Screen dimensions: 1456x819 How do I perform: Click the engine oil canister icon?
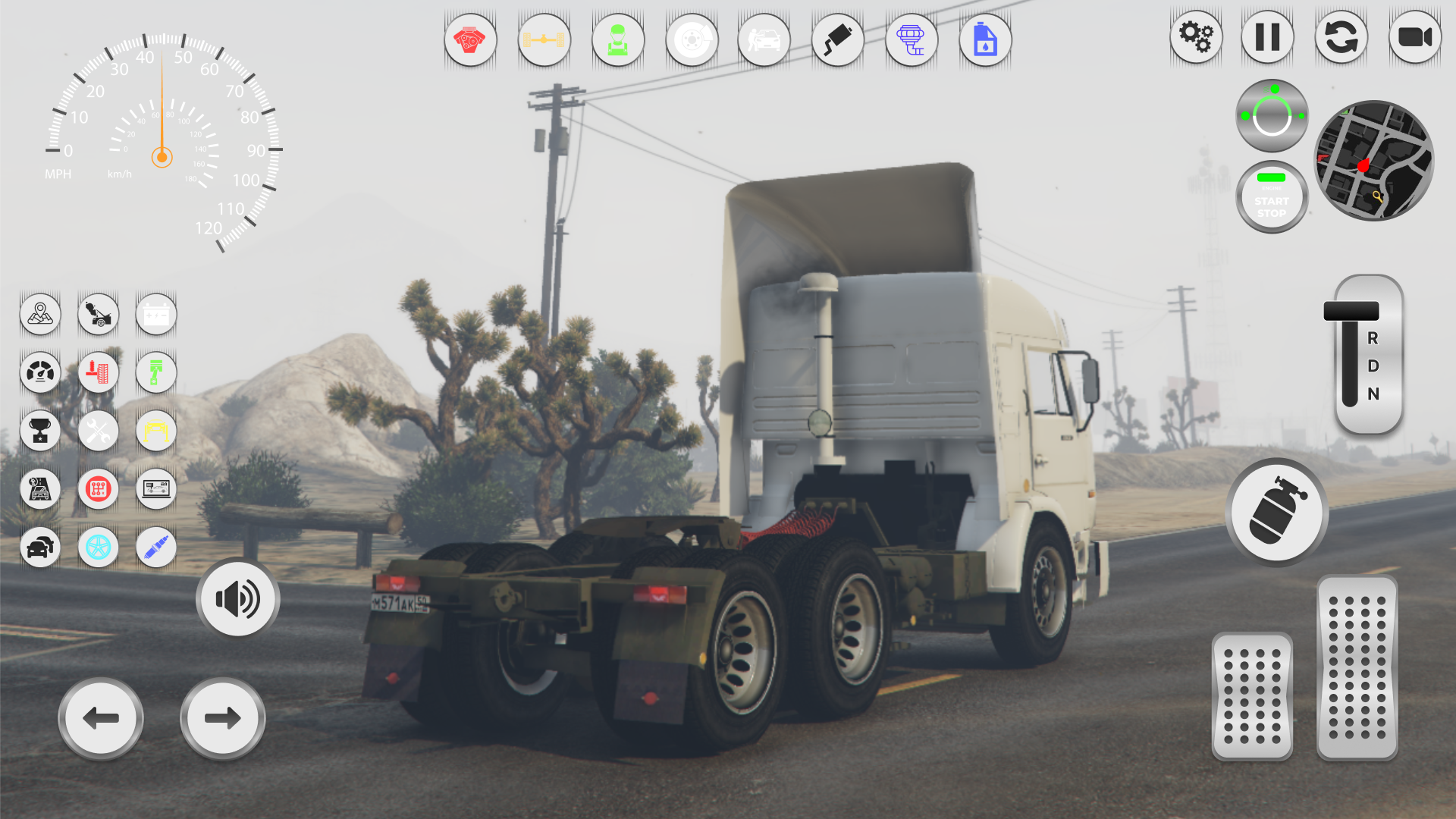[985, 40]
